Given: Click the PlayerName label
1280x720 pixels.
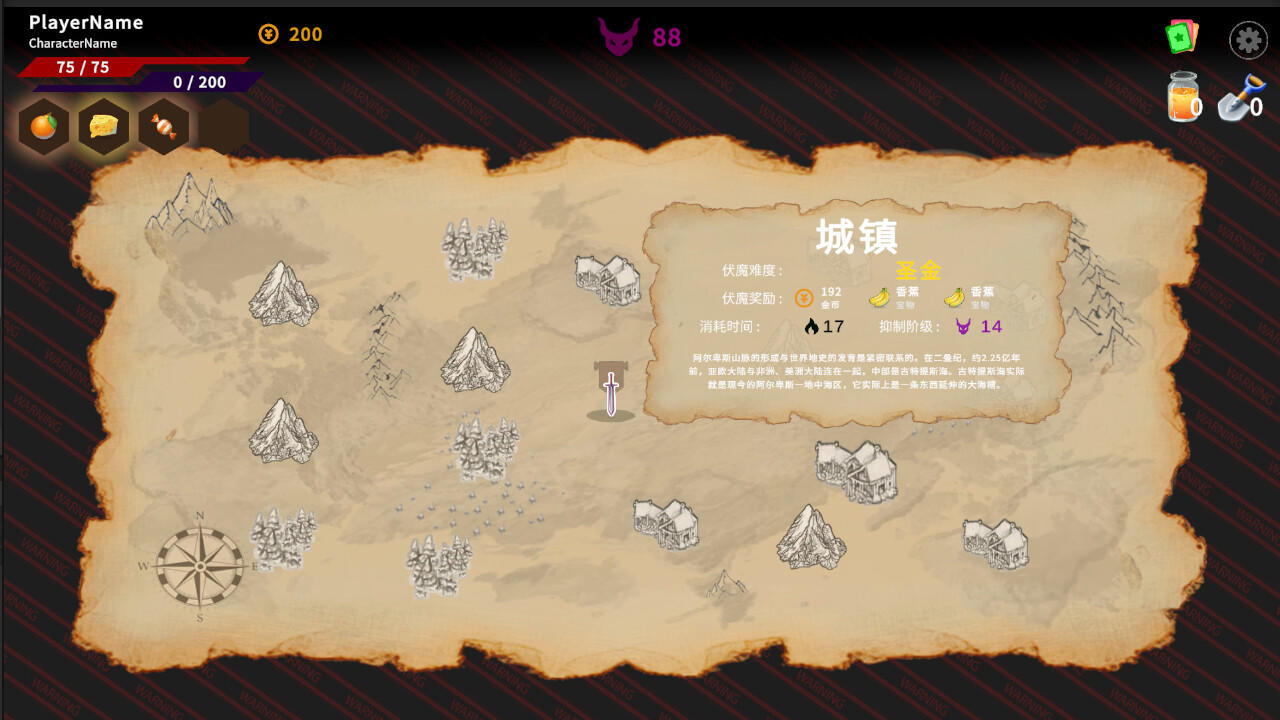Looking at the screenshot, I should 85,22.
